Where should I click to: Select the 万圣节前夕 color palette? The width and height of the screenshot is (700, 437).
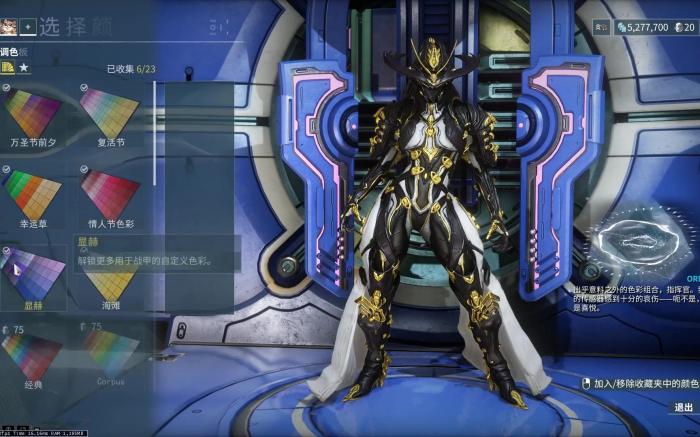(x=33, y=112)
